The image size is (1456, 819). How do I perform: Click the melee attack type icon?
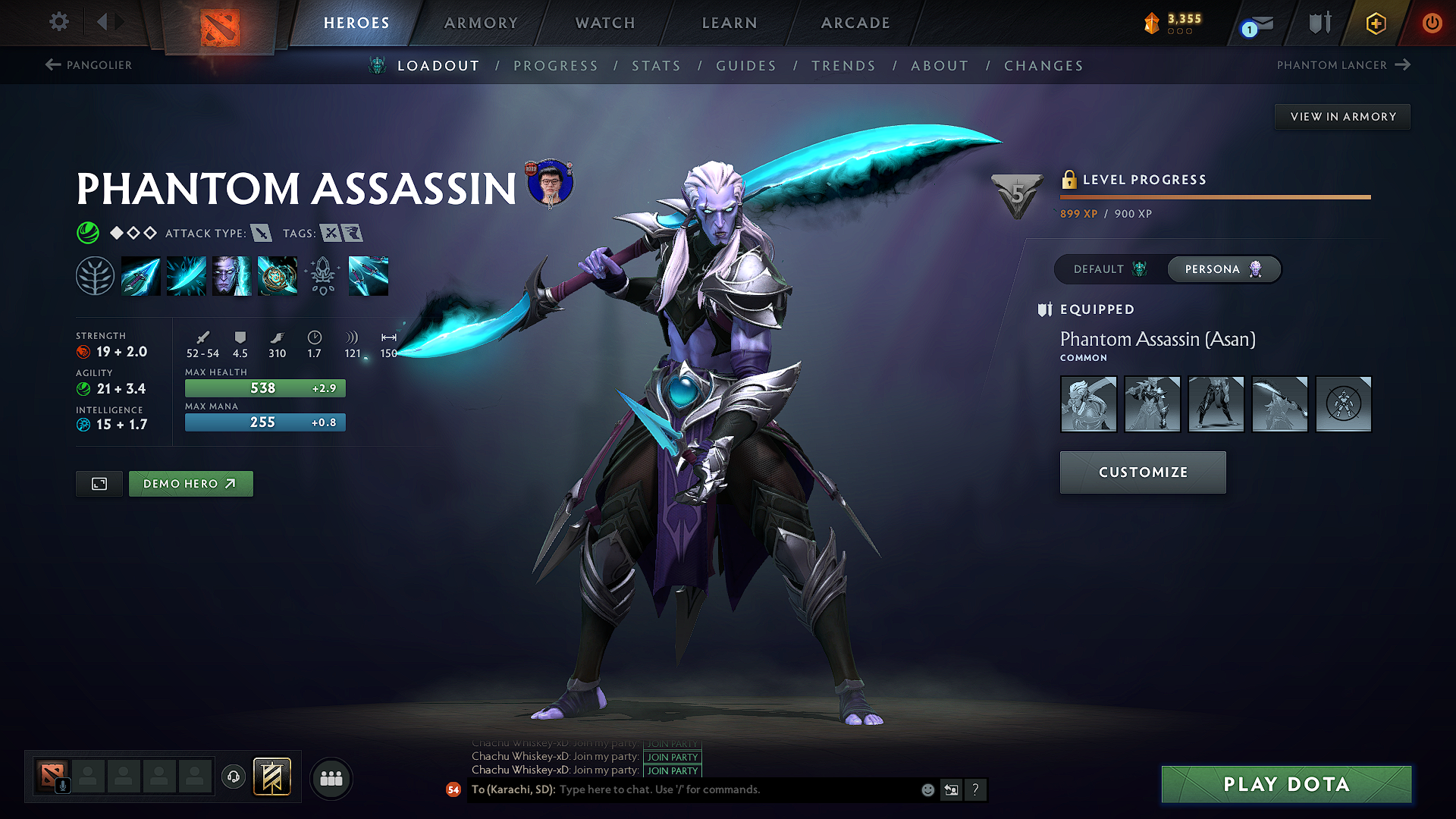click(262, 234)
